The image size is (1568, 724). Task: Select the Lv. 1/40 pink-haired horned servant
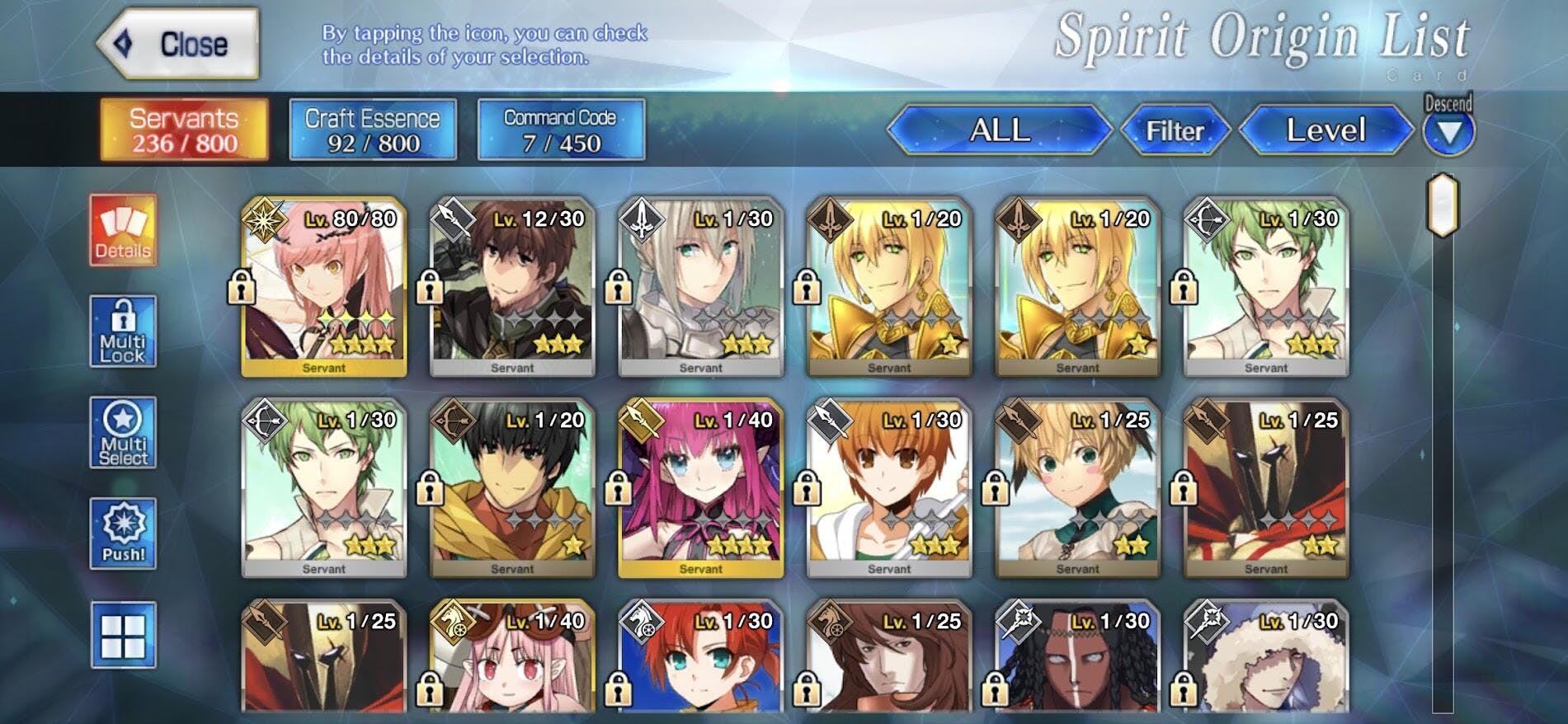tap(700, 488)
